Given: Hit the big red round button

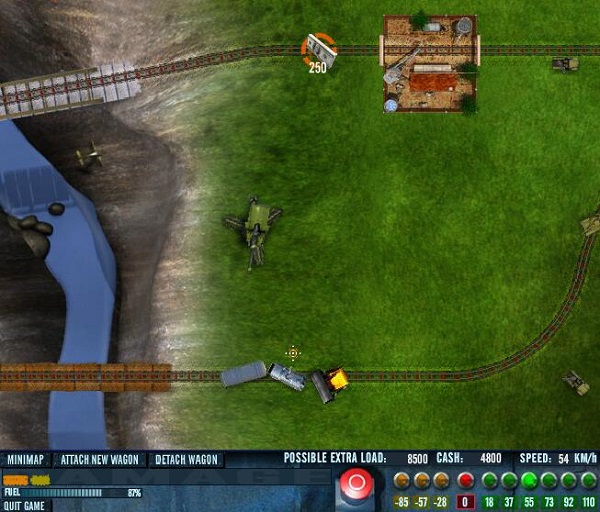Looking at the screenshot, I should 354,486.
